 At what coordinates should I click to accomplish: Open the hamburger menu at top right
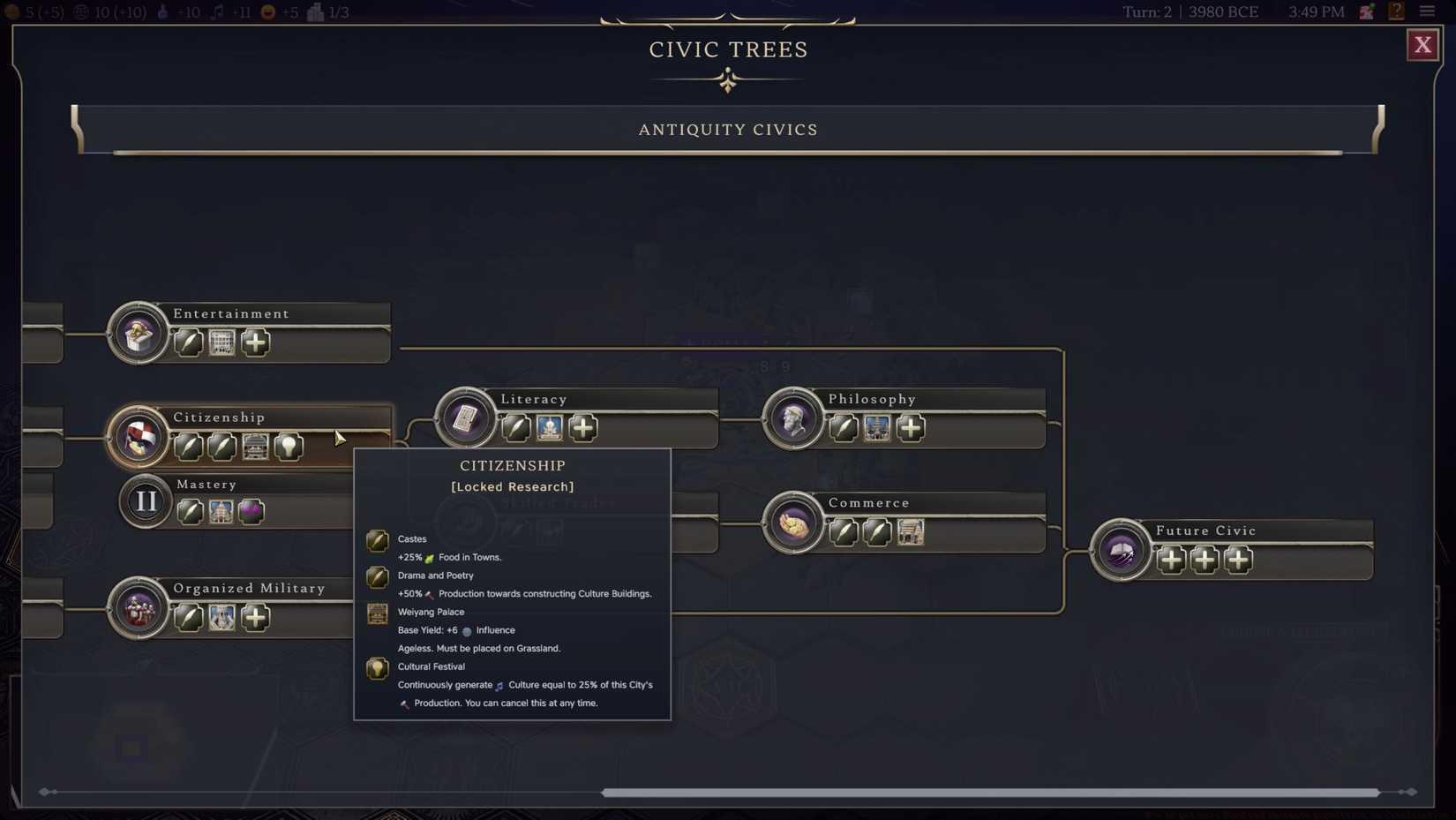click(1429, 11)
